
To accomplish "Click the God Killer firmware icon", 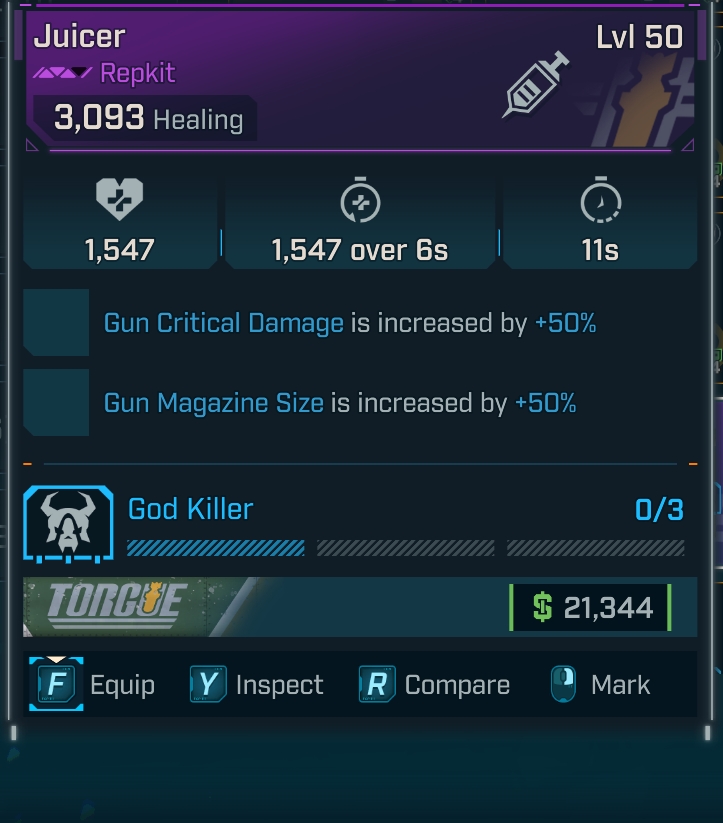I will (69, 521).
